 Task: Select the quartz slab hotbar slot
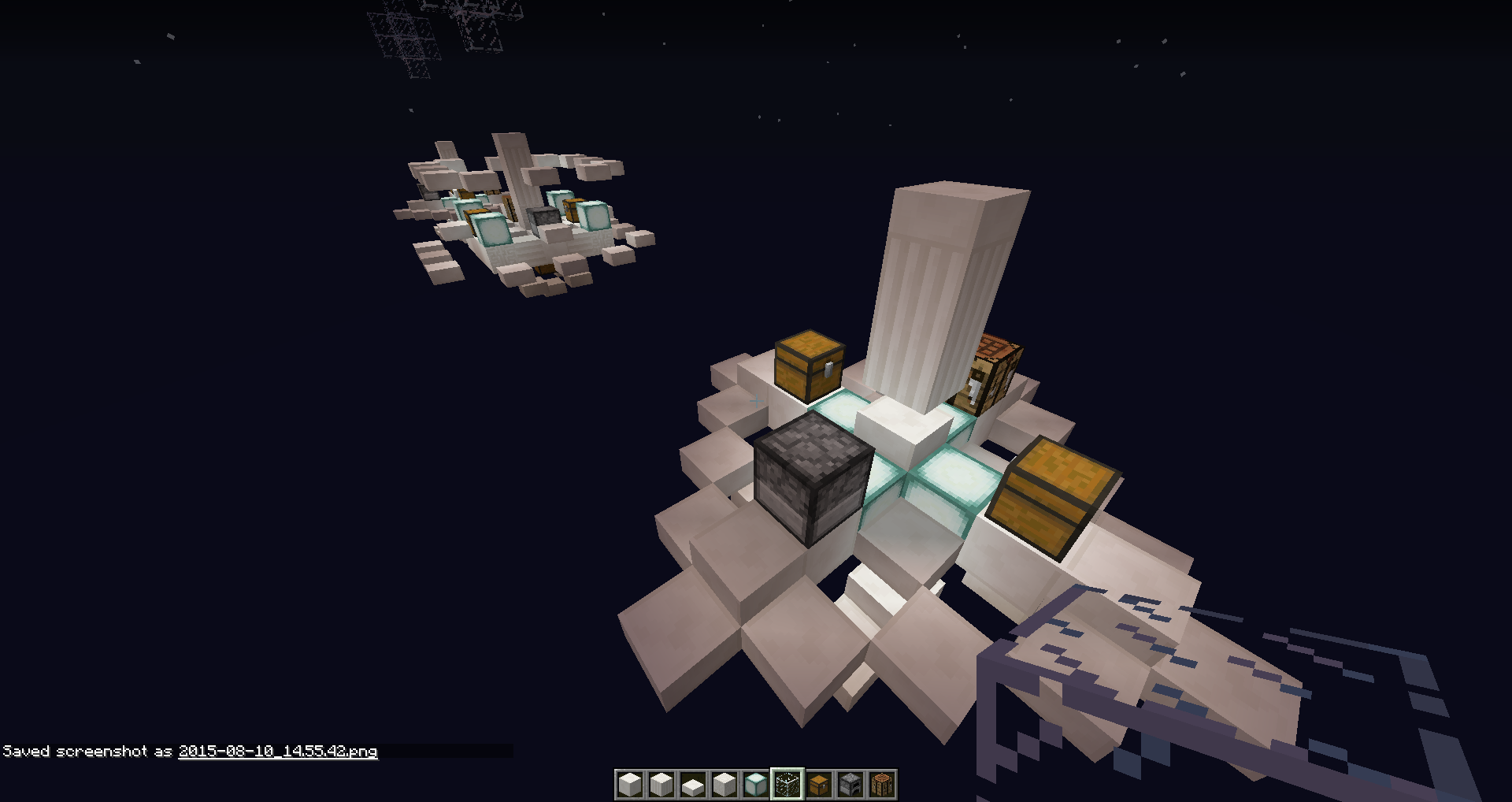[x=692, y=785]
